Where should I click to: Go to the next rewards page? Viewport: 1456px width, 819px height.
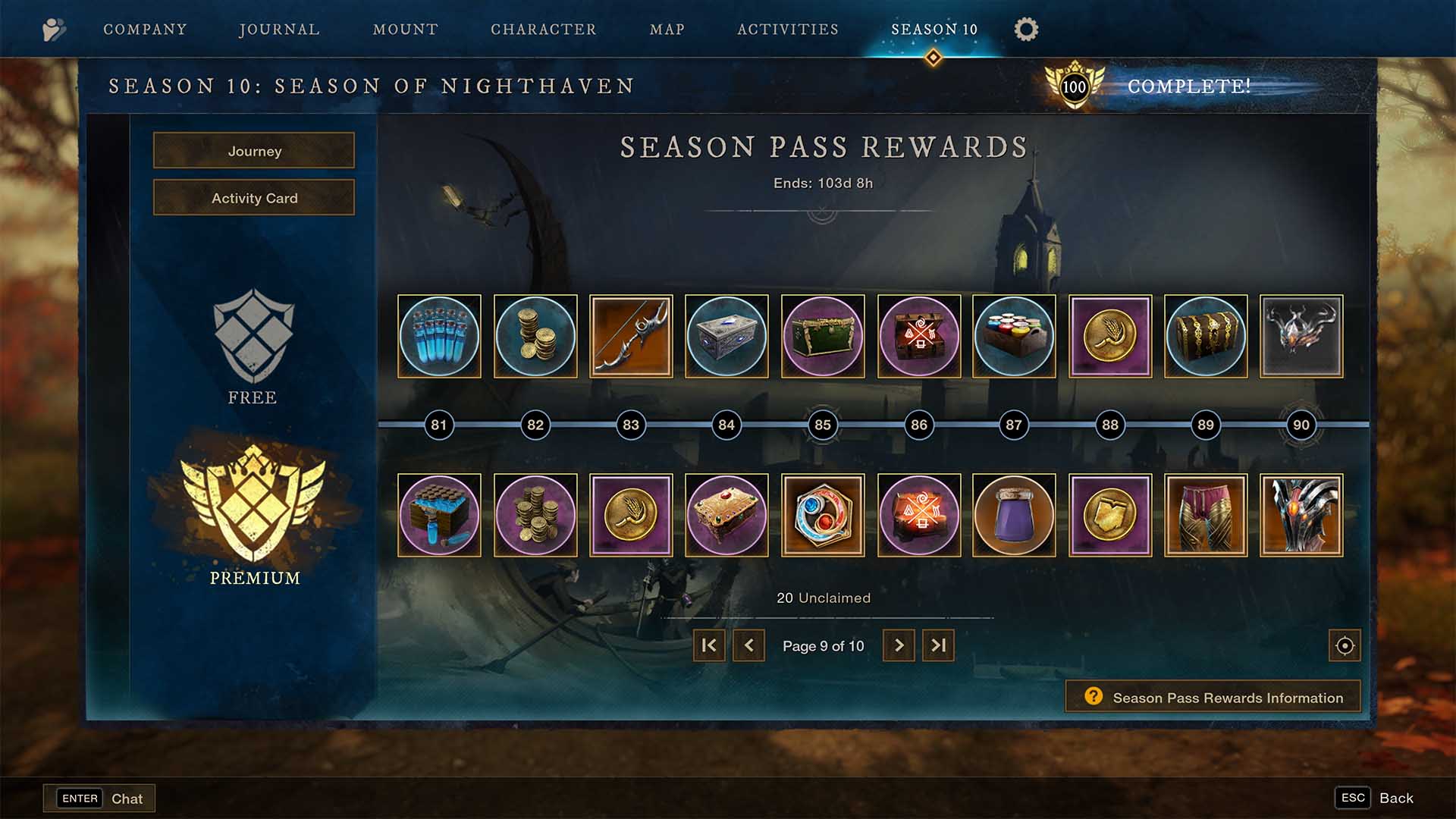899,645
